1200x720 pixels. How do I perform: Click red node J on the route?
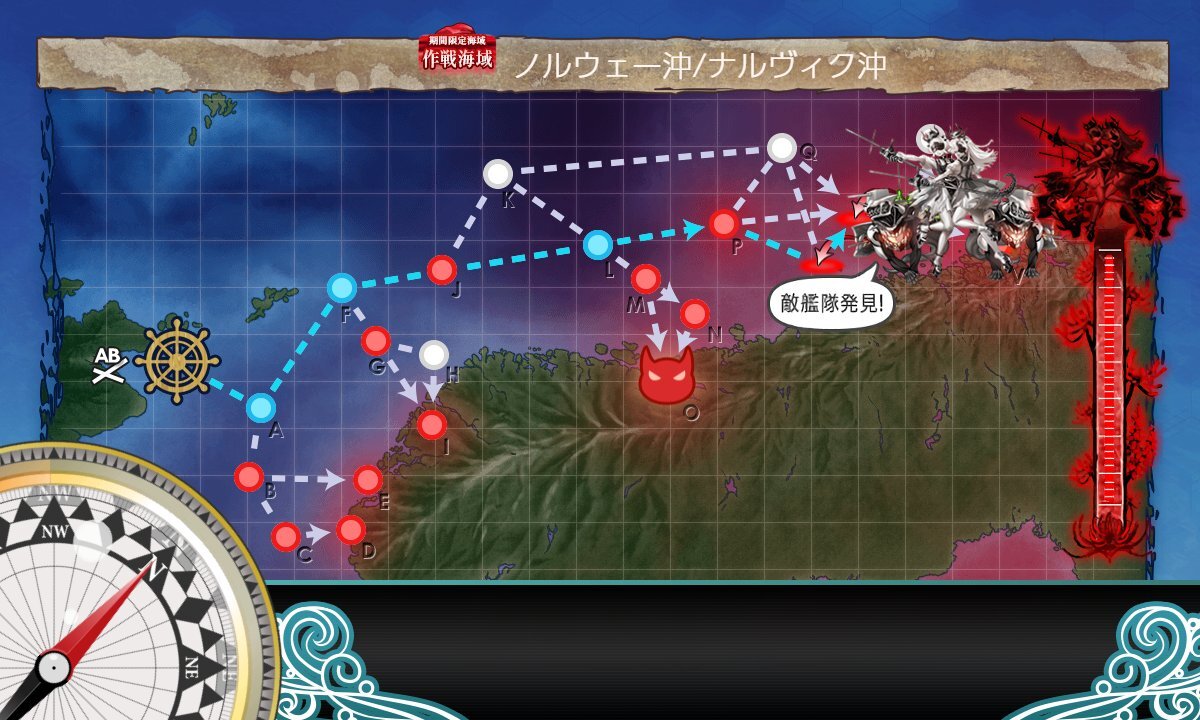click(441, 269)
